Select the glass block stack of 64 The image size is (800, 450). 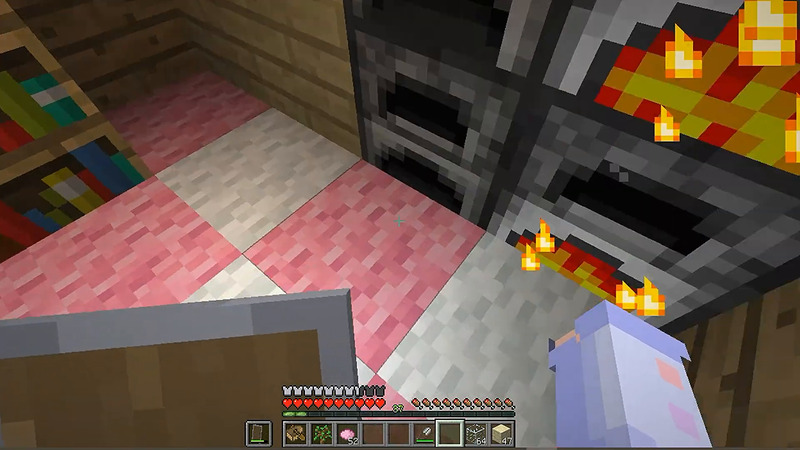(x=476, y=433)
